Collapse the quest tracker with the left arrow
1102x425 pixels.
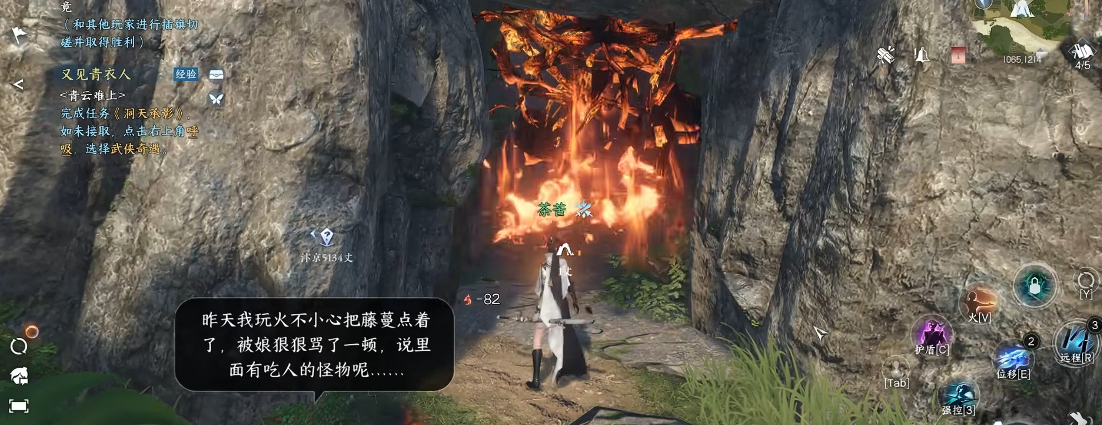click(x=18, y=84)
